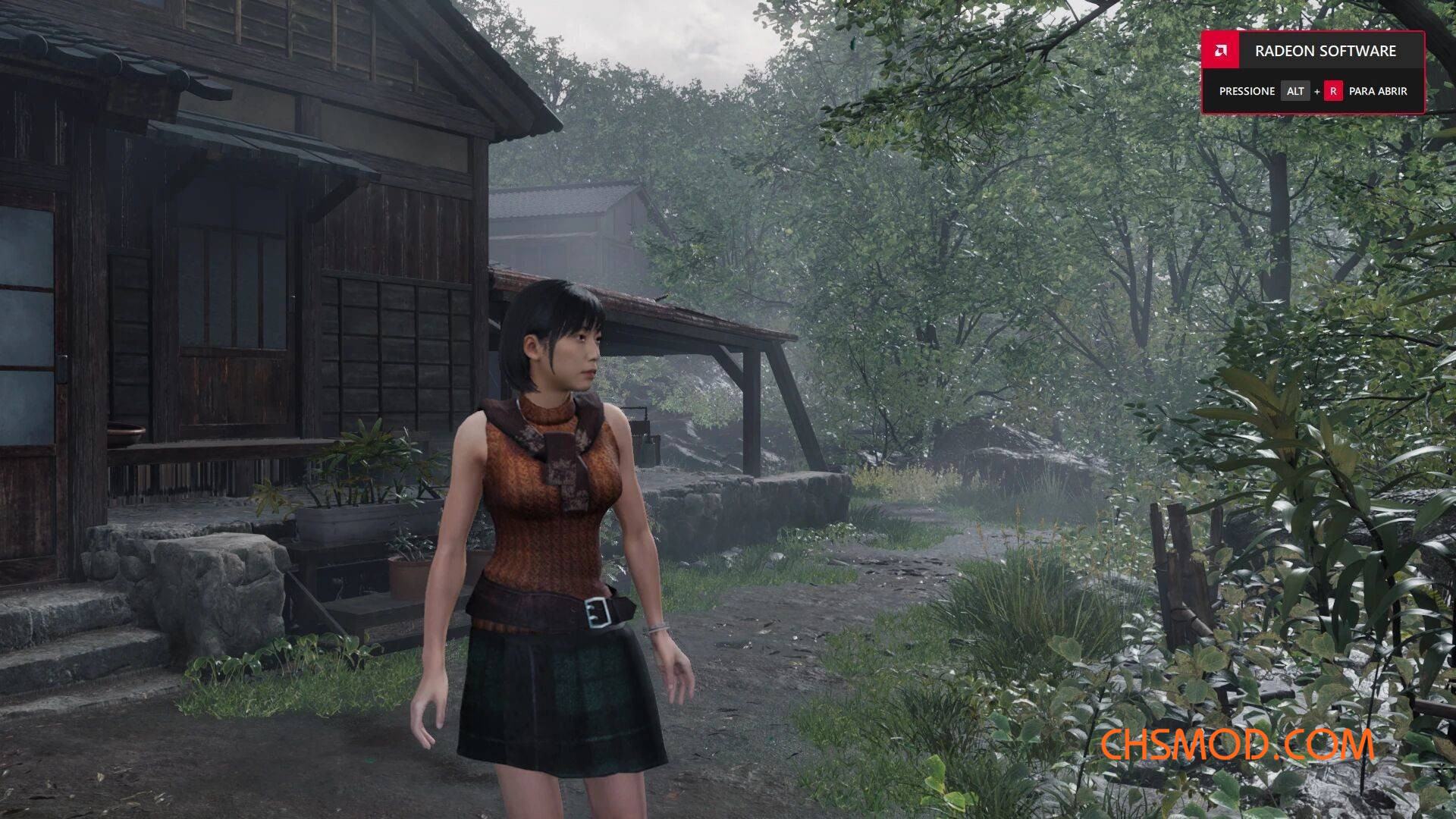Click the gray ALT key badge
This screenshot has width=1456, height=819.
pyautogui.click(x=1295, y=91)
